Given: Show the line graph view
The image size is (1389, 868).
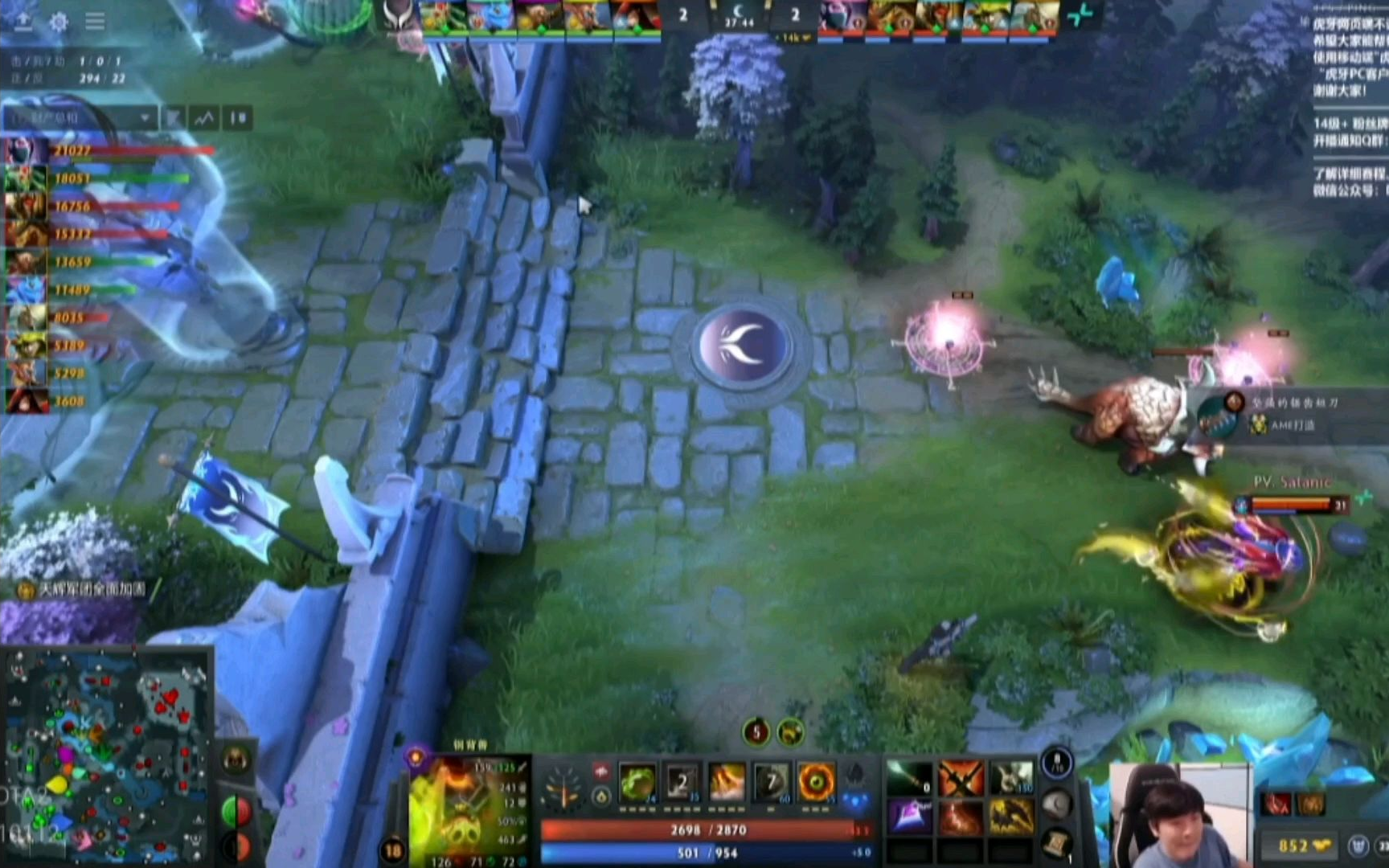Looking at the screenshot, I should pos(204,118).
